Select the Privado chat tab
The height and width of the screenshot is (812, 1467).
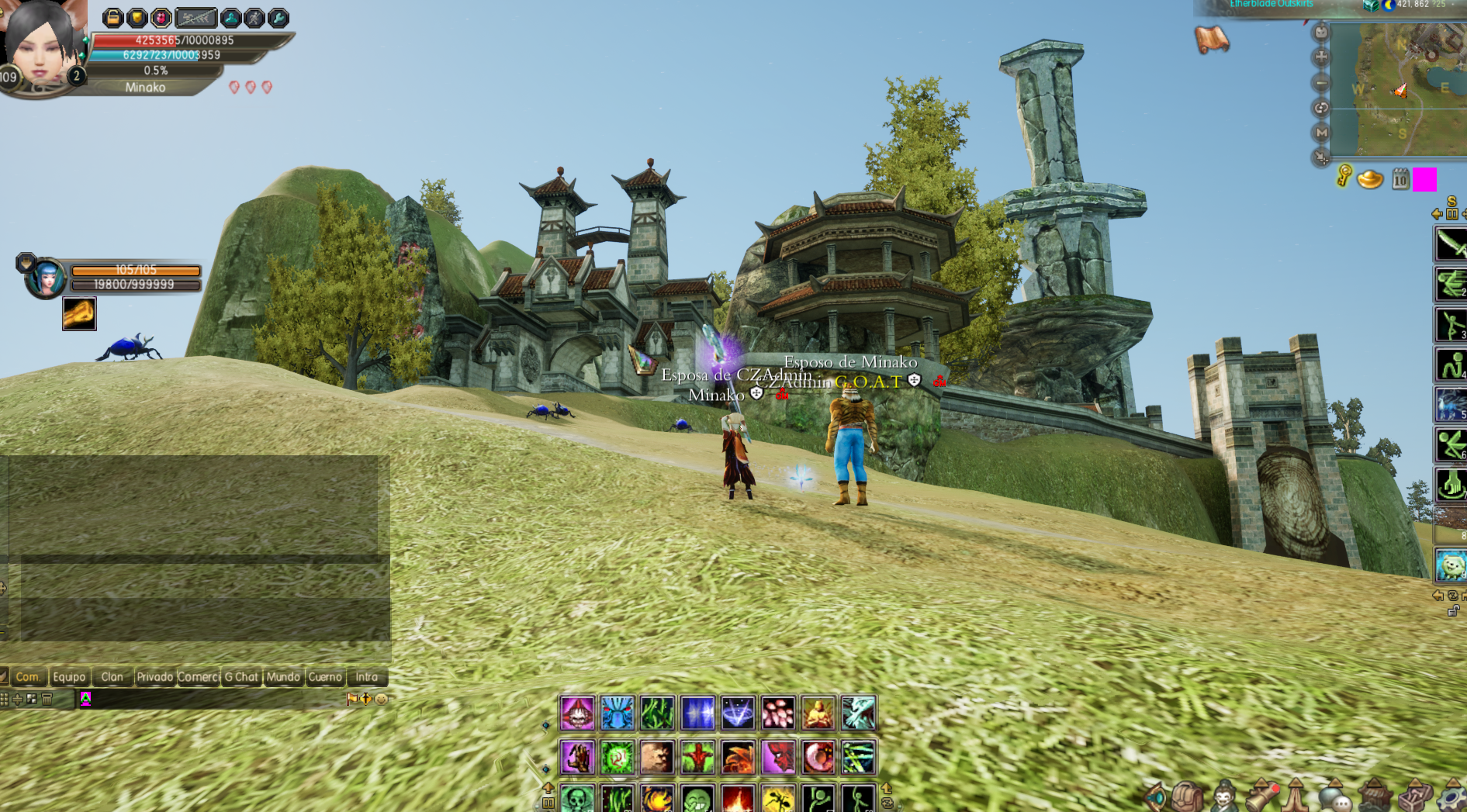coord(154,677)
